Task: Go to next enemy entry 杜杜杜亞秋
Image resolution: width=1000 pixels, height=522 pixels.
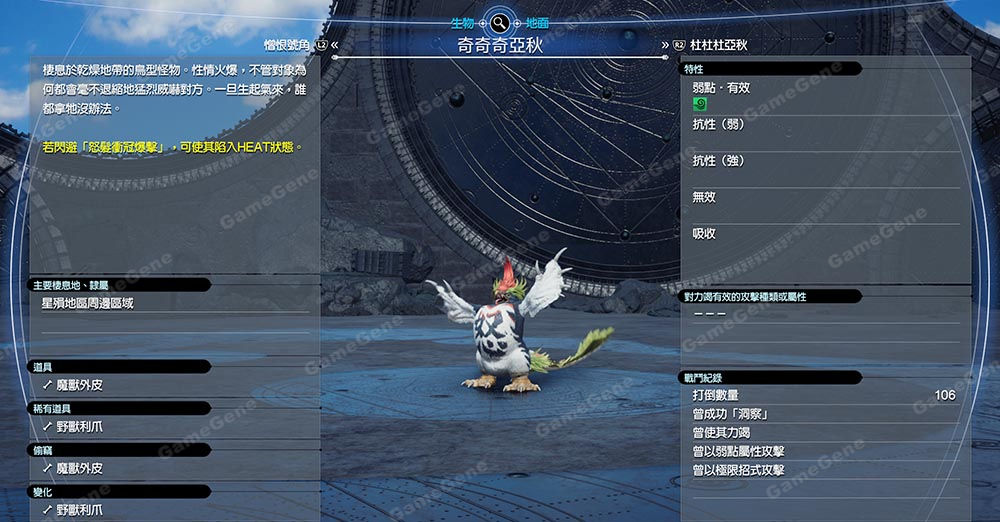Action: tap(710, 45)
